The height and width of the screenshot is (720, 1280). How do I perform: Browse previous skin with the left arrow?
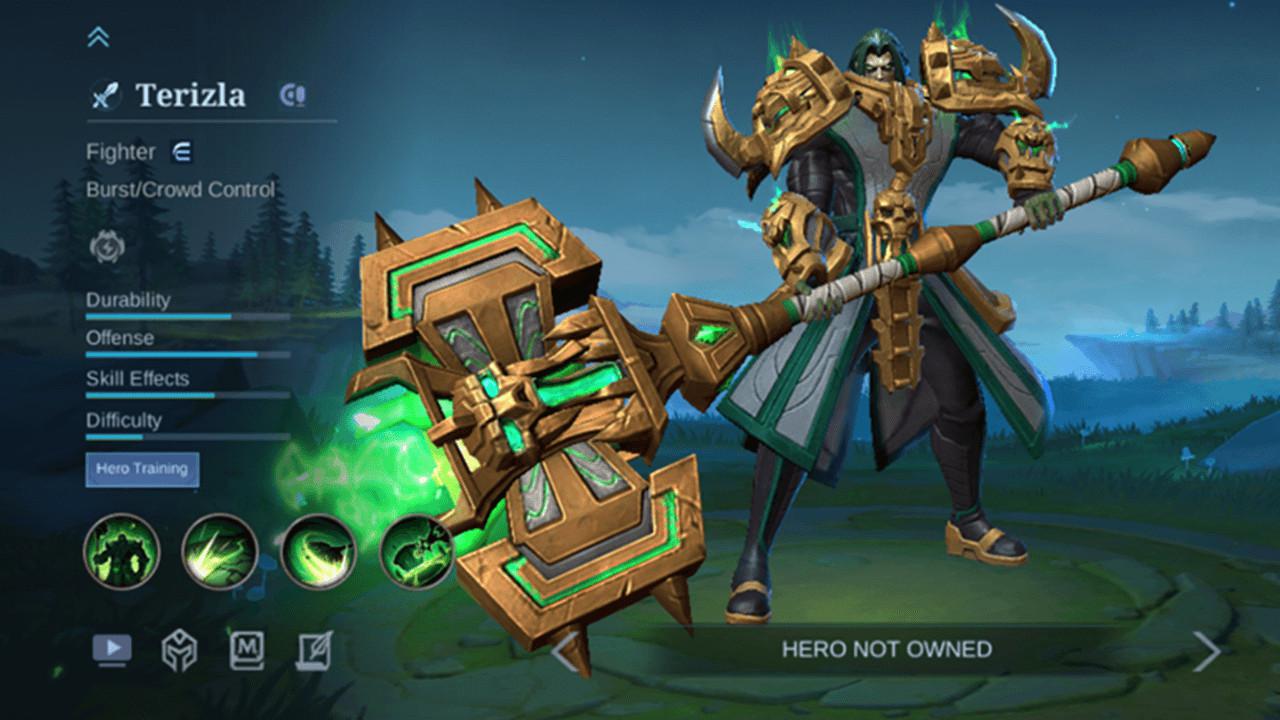(561, 649)
